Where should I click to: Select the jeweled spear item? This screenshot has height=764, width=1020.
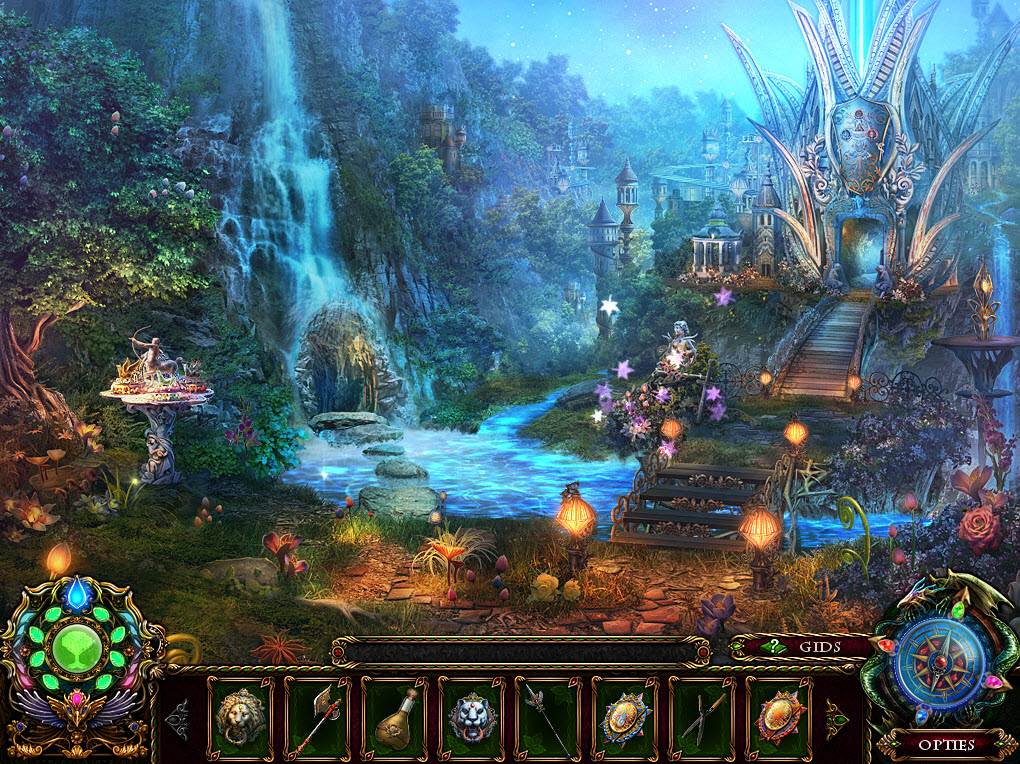(x=548, y=717)
